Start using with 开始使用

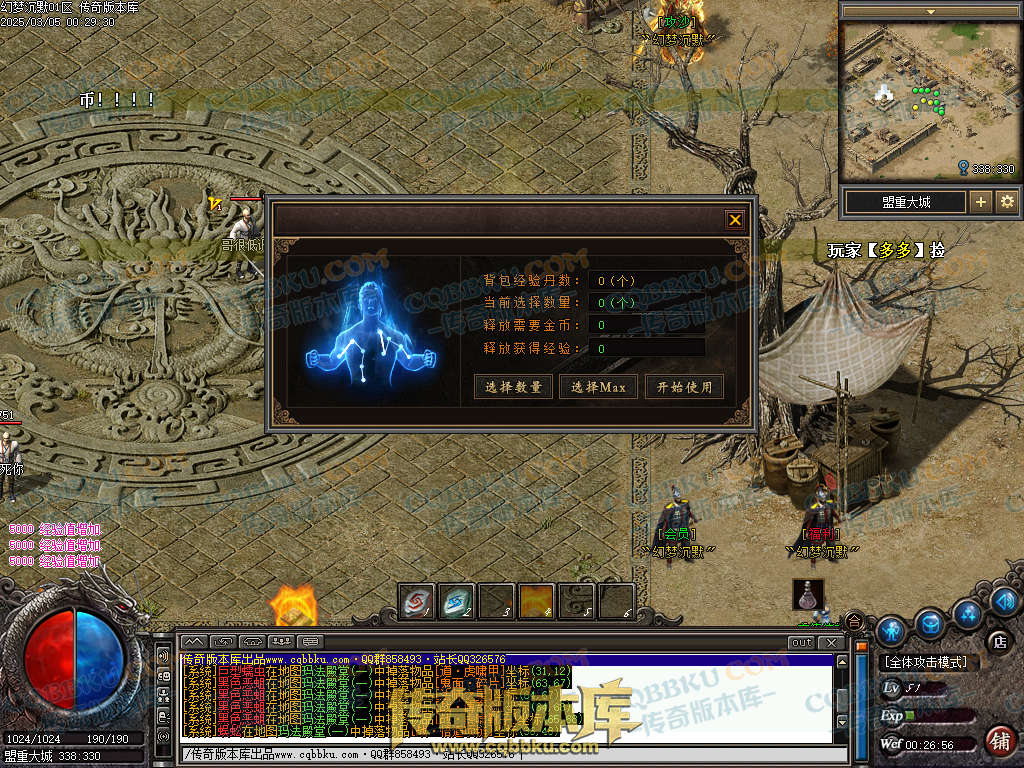[684, 387]
